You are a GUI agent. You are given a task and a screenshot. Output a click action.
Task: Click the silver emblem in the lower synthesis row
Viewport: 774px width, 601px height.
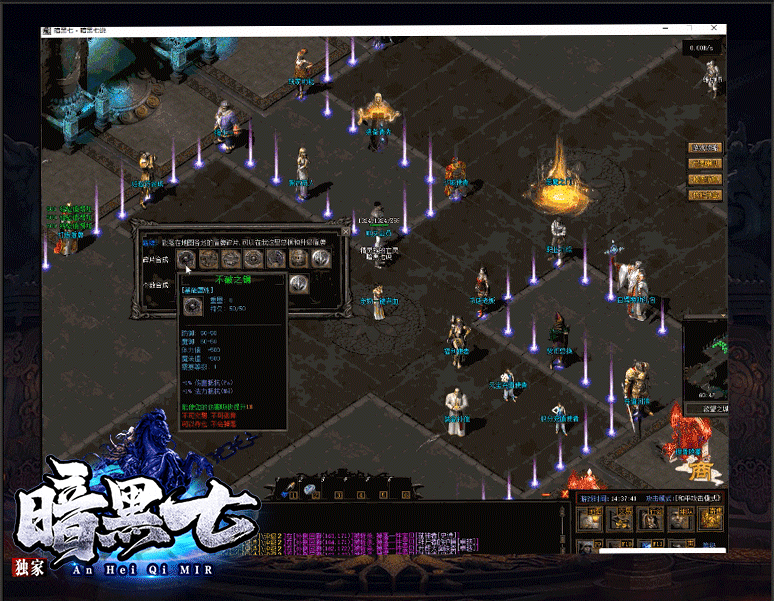(298, 284)
